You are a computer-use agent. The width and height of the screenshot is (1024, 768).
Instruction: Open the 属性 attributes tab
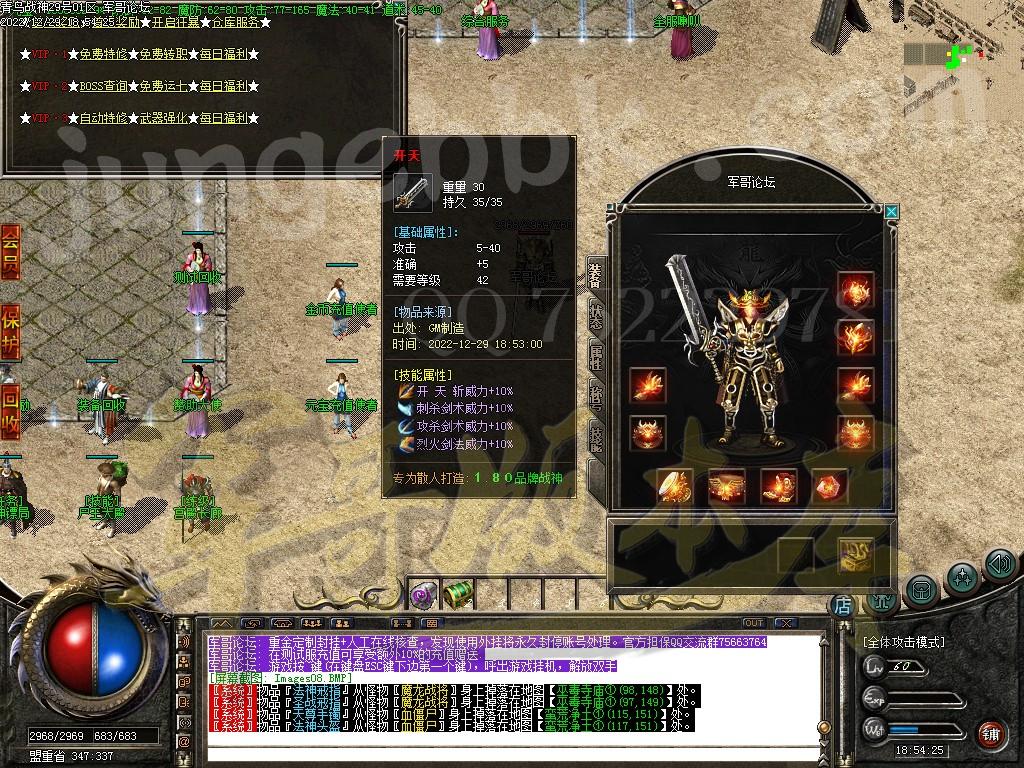pyautogui.click(x=595, y=359)
